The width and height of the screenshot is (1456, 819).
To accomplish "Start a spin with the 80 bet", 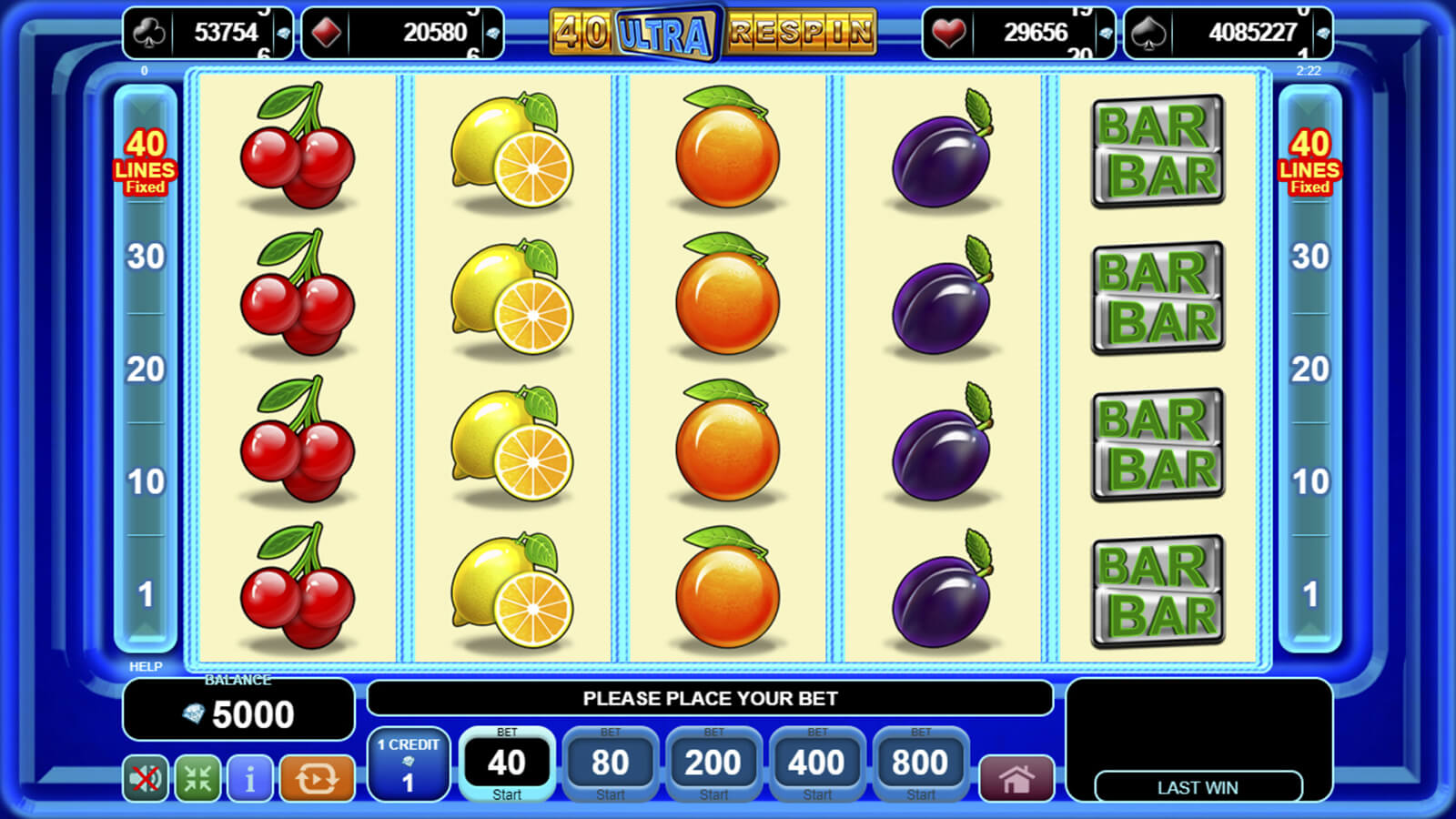I will [x=610, y=764].
